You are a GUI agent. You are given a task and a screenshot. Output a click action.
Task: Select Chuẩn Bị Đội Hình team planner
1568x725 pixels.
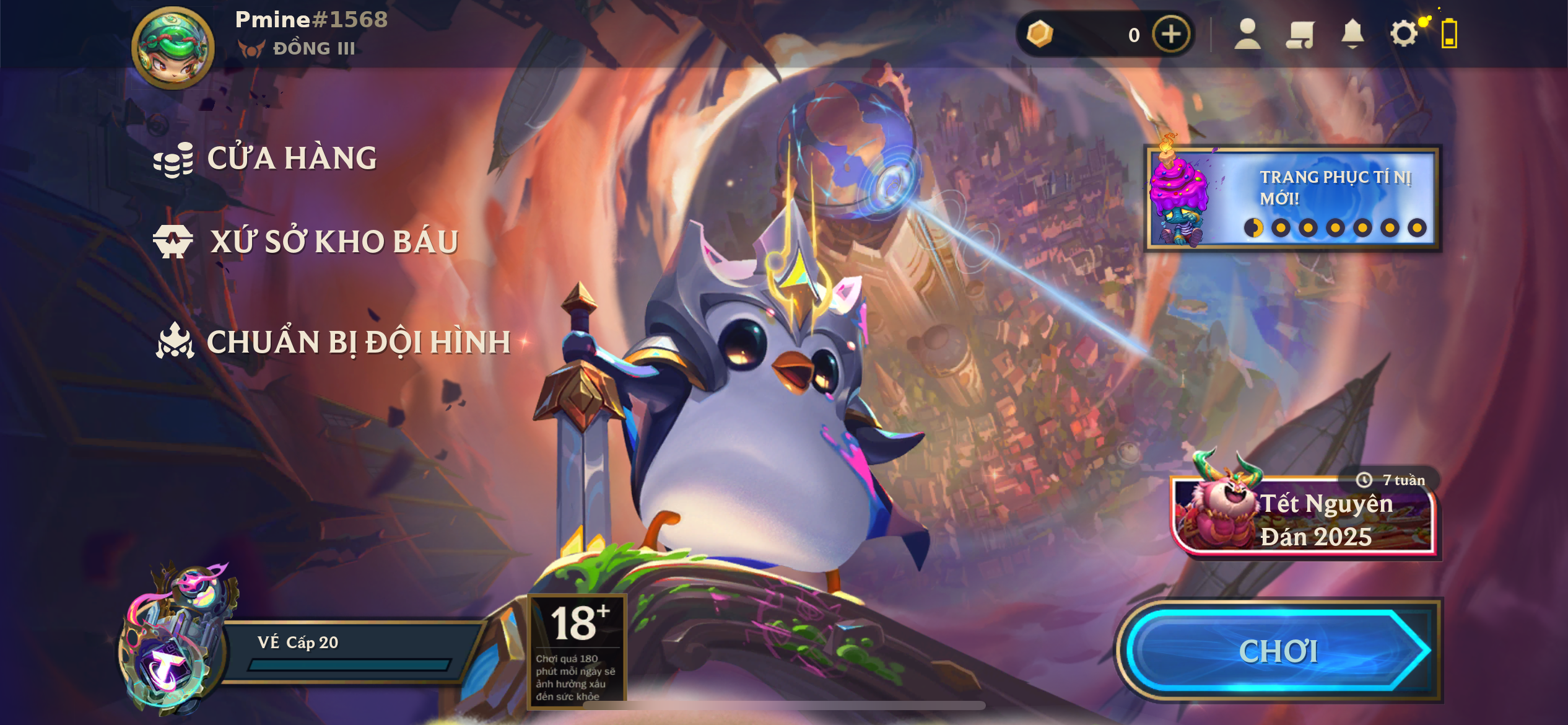(334, 342)
